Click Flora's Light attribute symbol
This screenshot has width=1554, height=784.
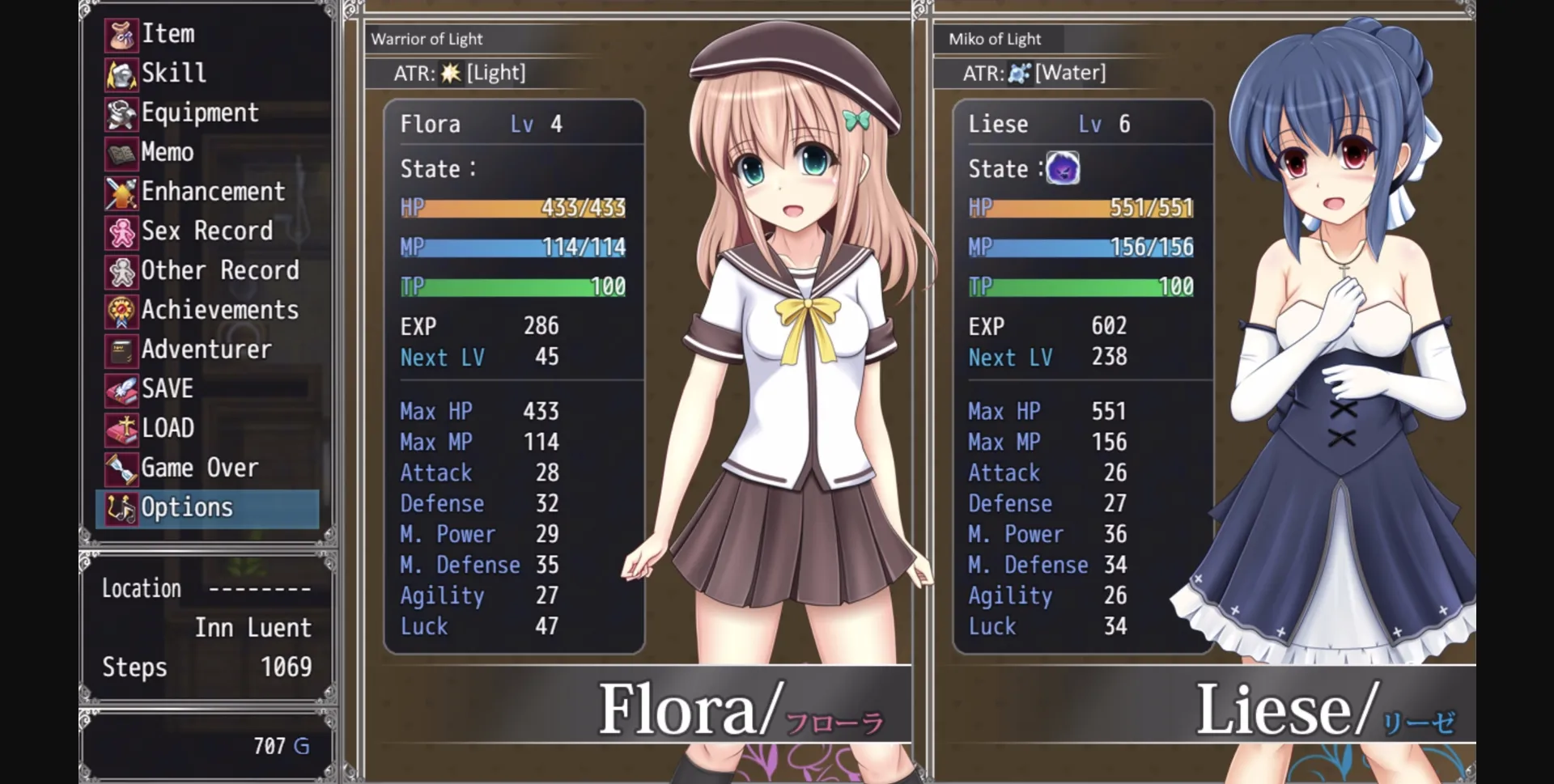tap(450, 72)
